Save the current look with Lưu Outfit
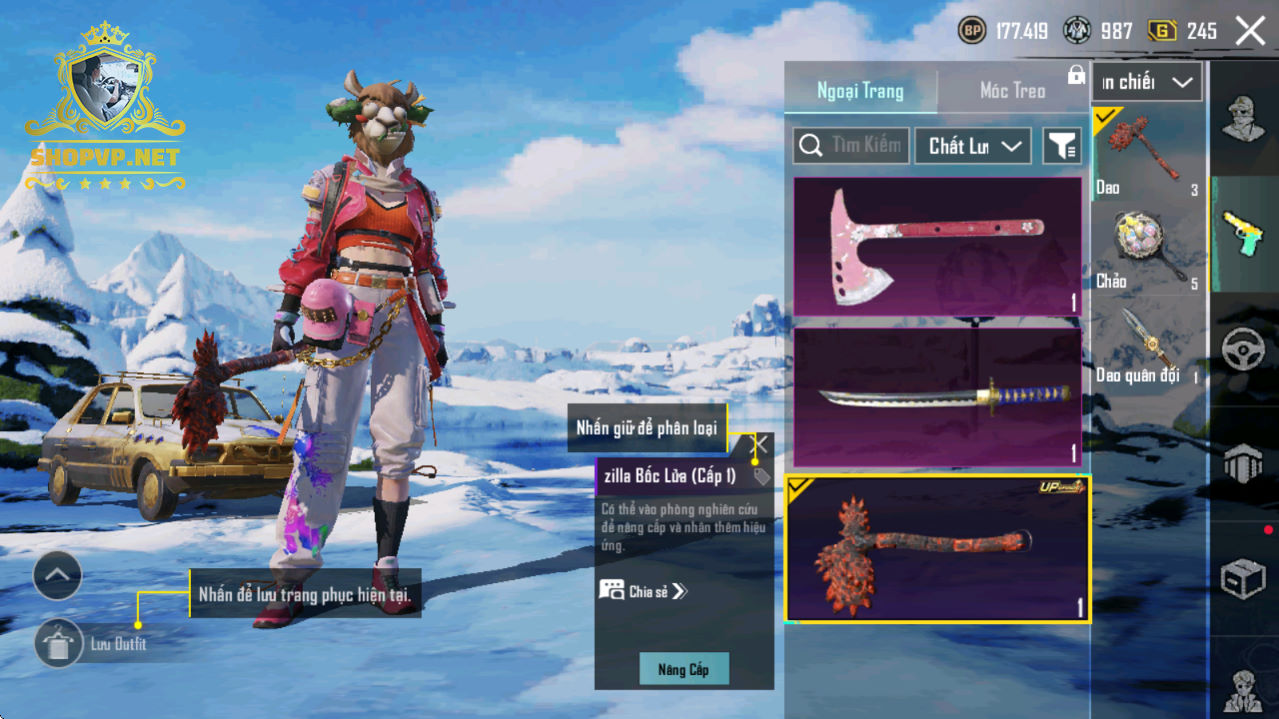Viewport: 1279px width, 719px height. click(x=59, y=644)
